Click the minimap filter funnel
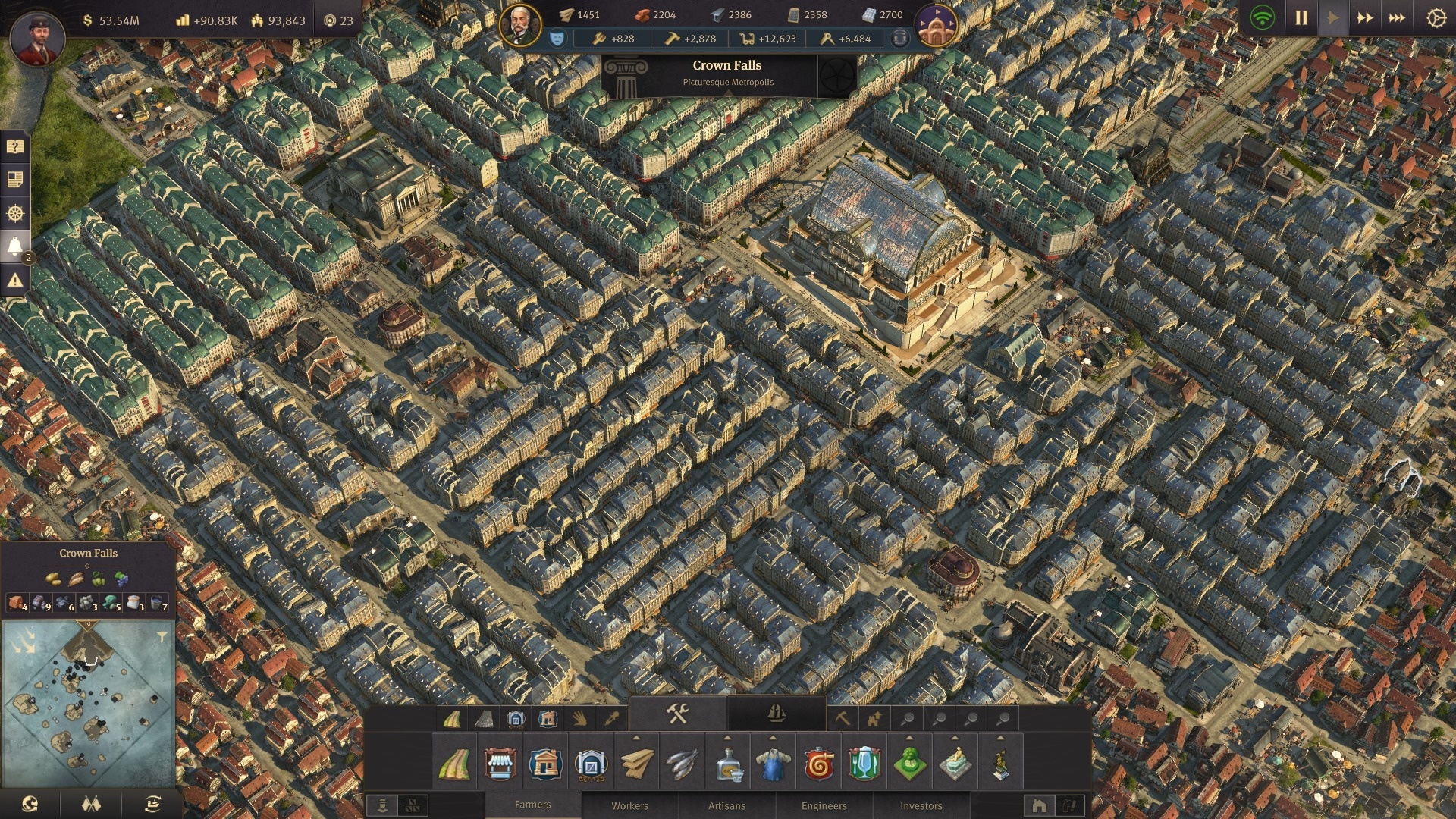 (x=162, y=637)
